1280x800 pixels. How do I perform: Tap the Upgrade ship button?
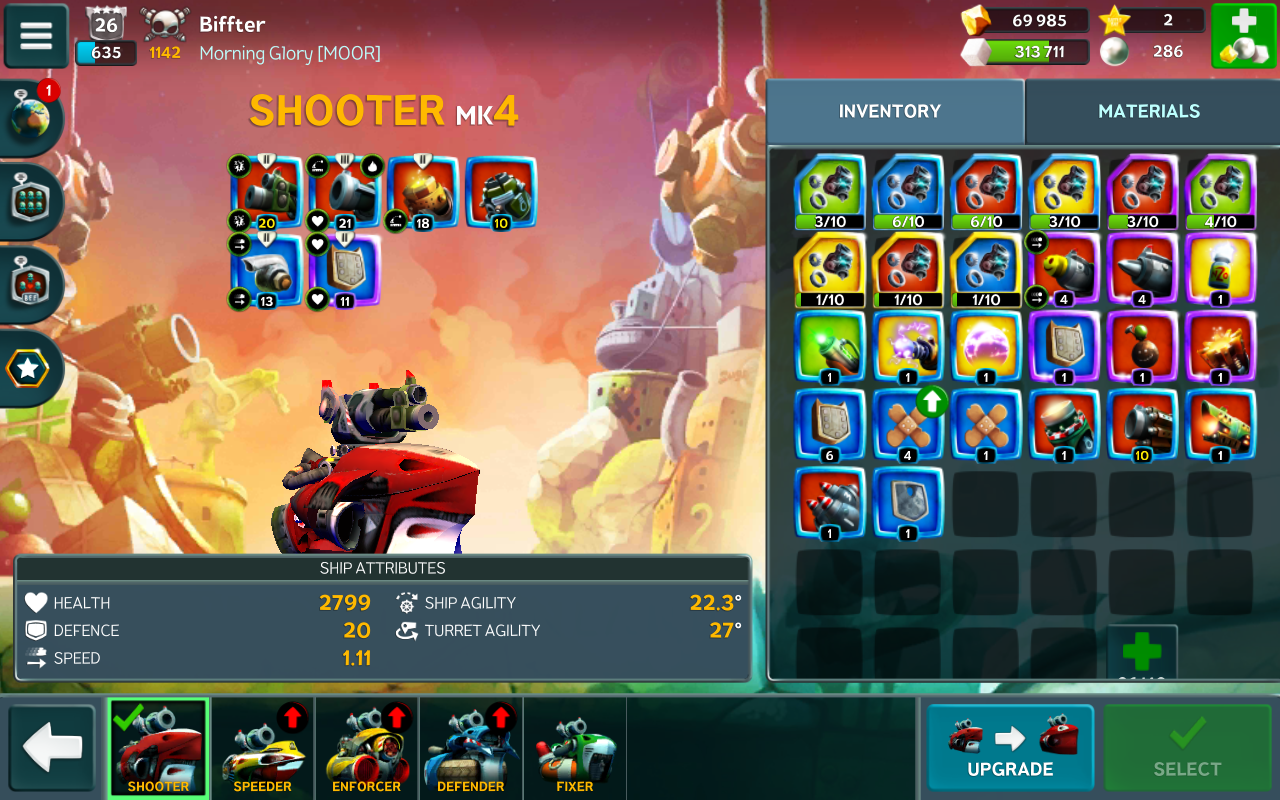1010,748
